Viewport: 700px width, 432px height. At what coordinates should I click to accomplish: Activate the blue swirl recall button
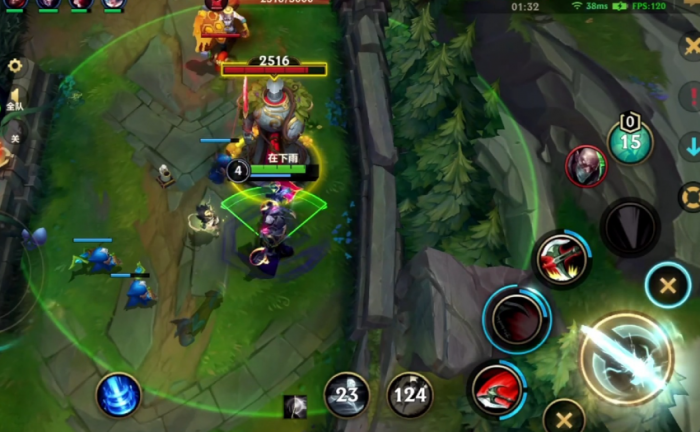tap(118, 394)
